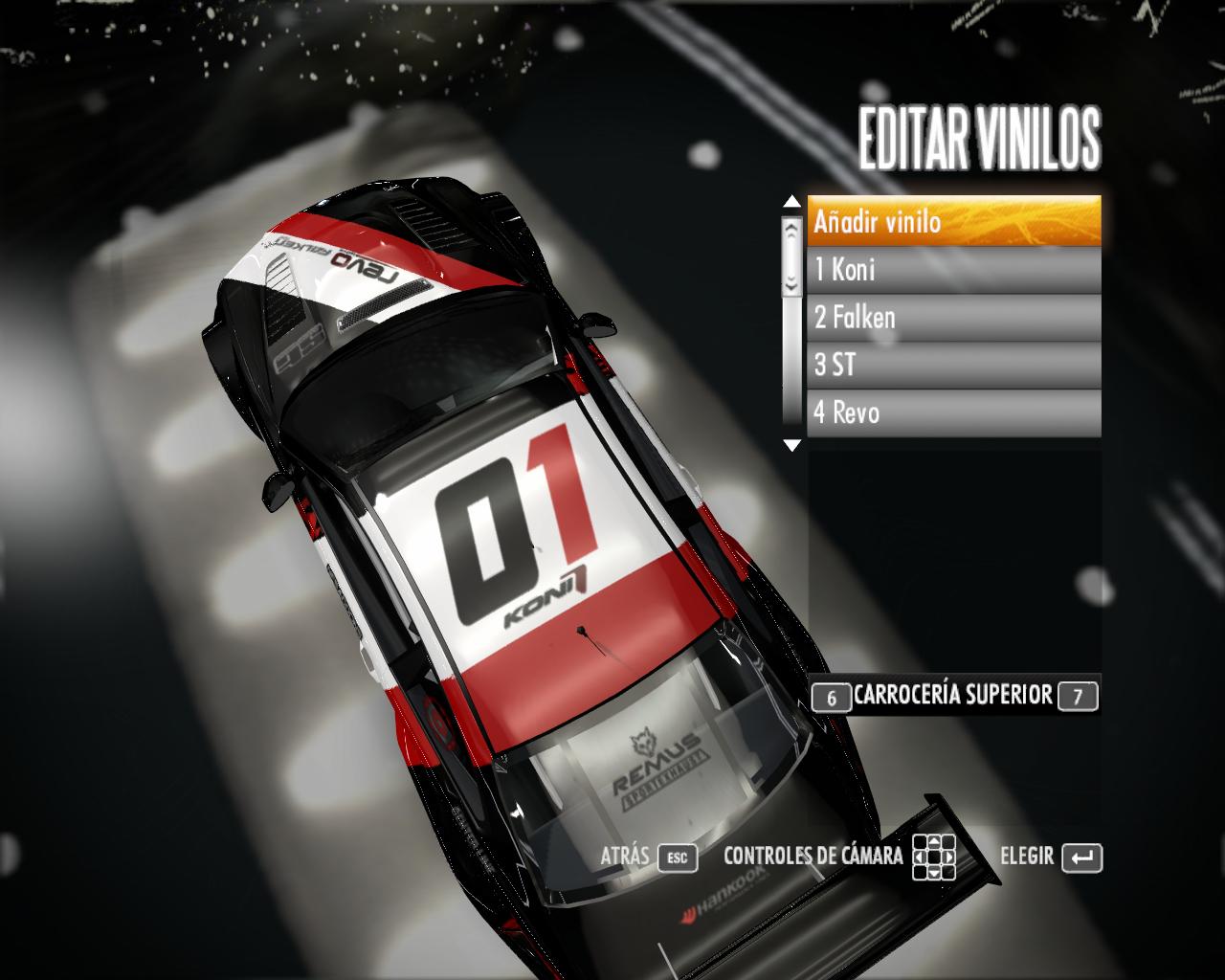Click the vinyl list scroll-up arrow
This screenshot has height=980, width=1225.
point(791,202)
